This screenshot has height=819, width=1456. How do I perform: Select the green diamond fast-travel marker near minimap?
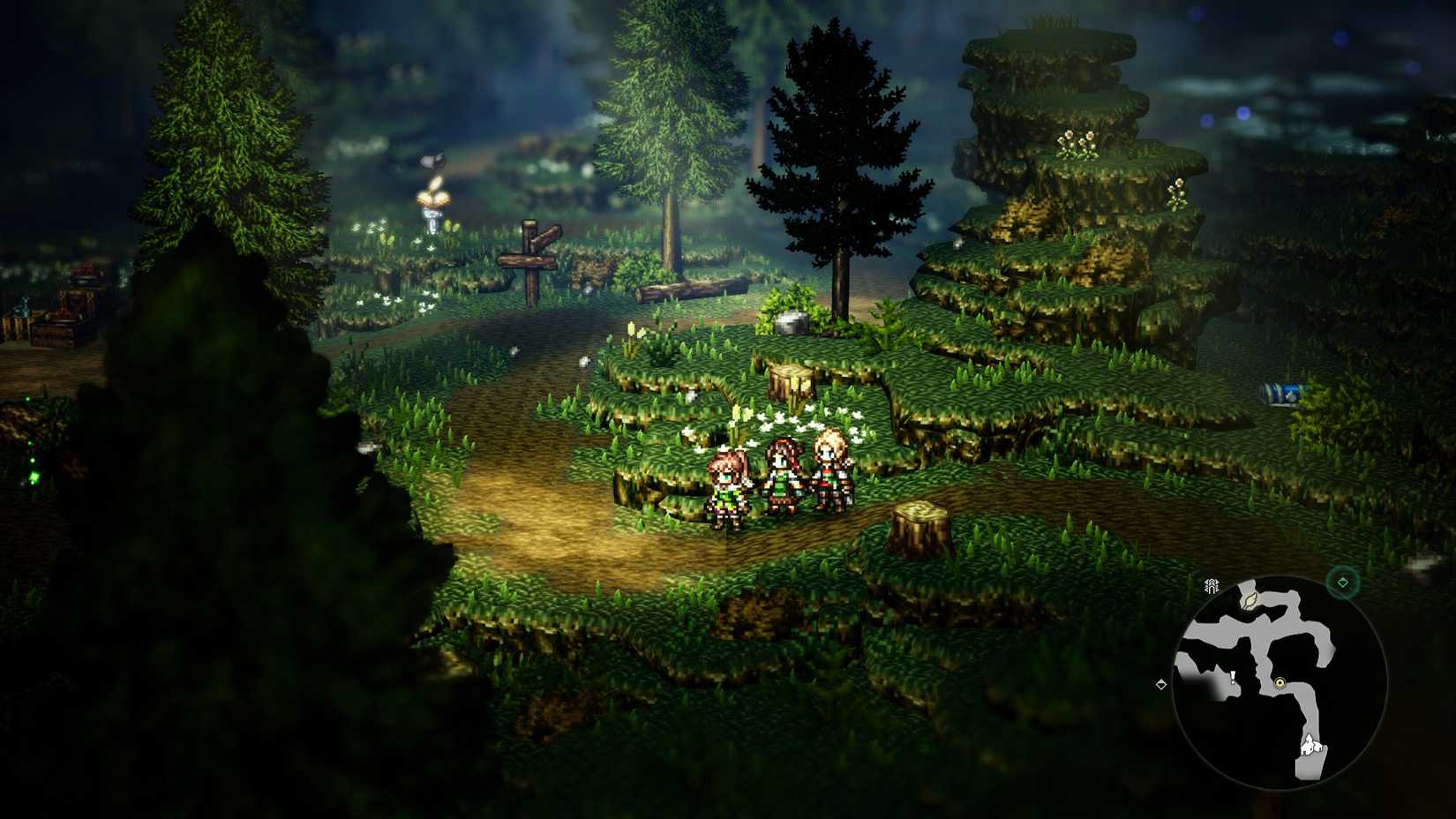tap(1341, 582)
